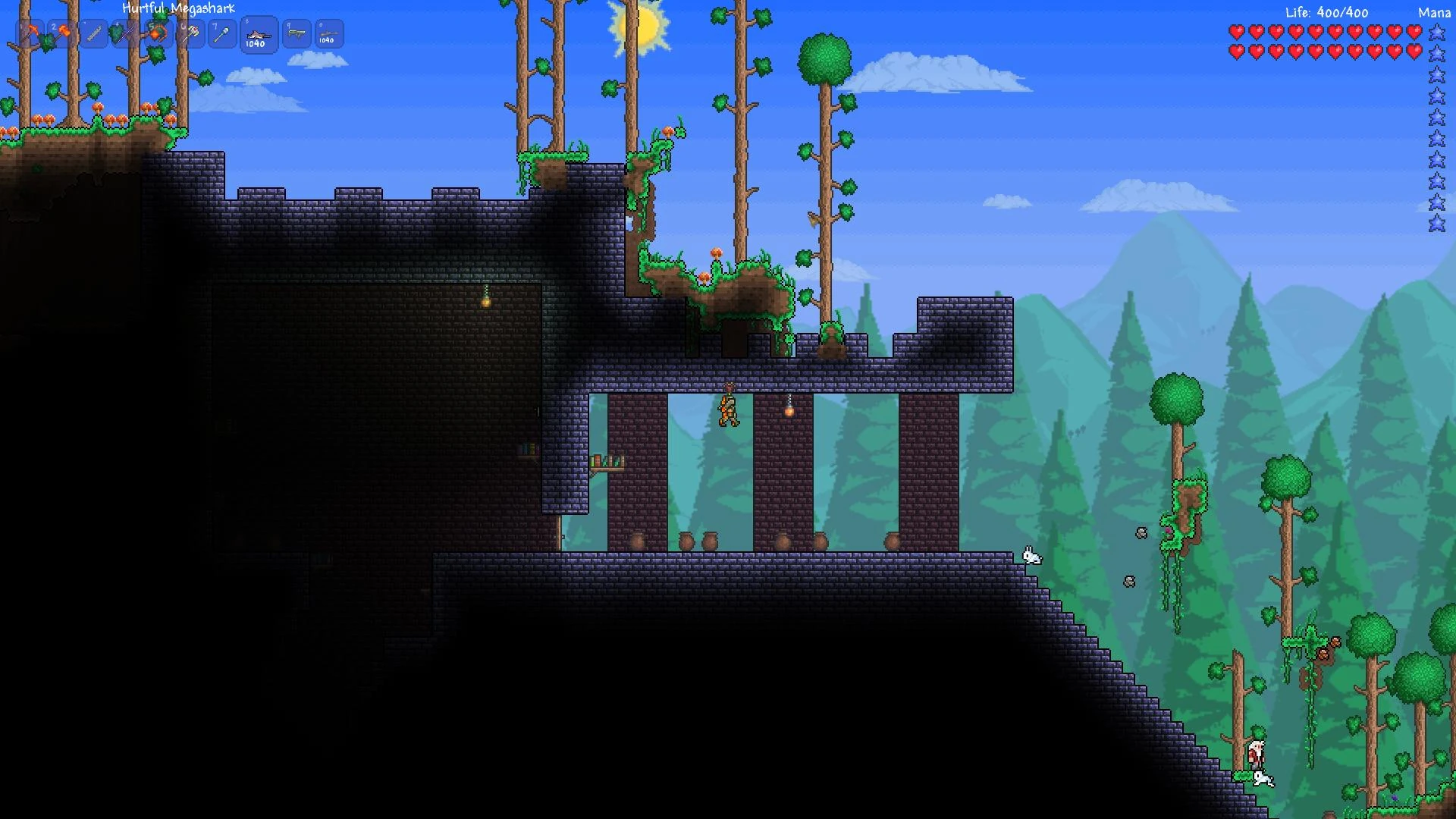This screenshot has height=819, width=1456.
Task: Select the Megashark in hotbar slot 8
Action: click(x=258, y=33)
